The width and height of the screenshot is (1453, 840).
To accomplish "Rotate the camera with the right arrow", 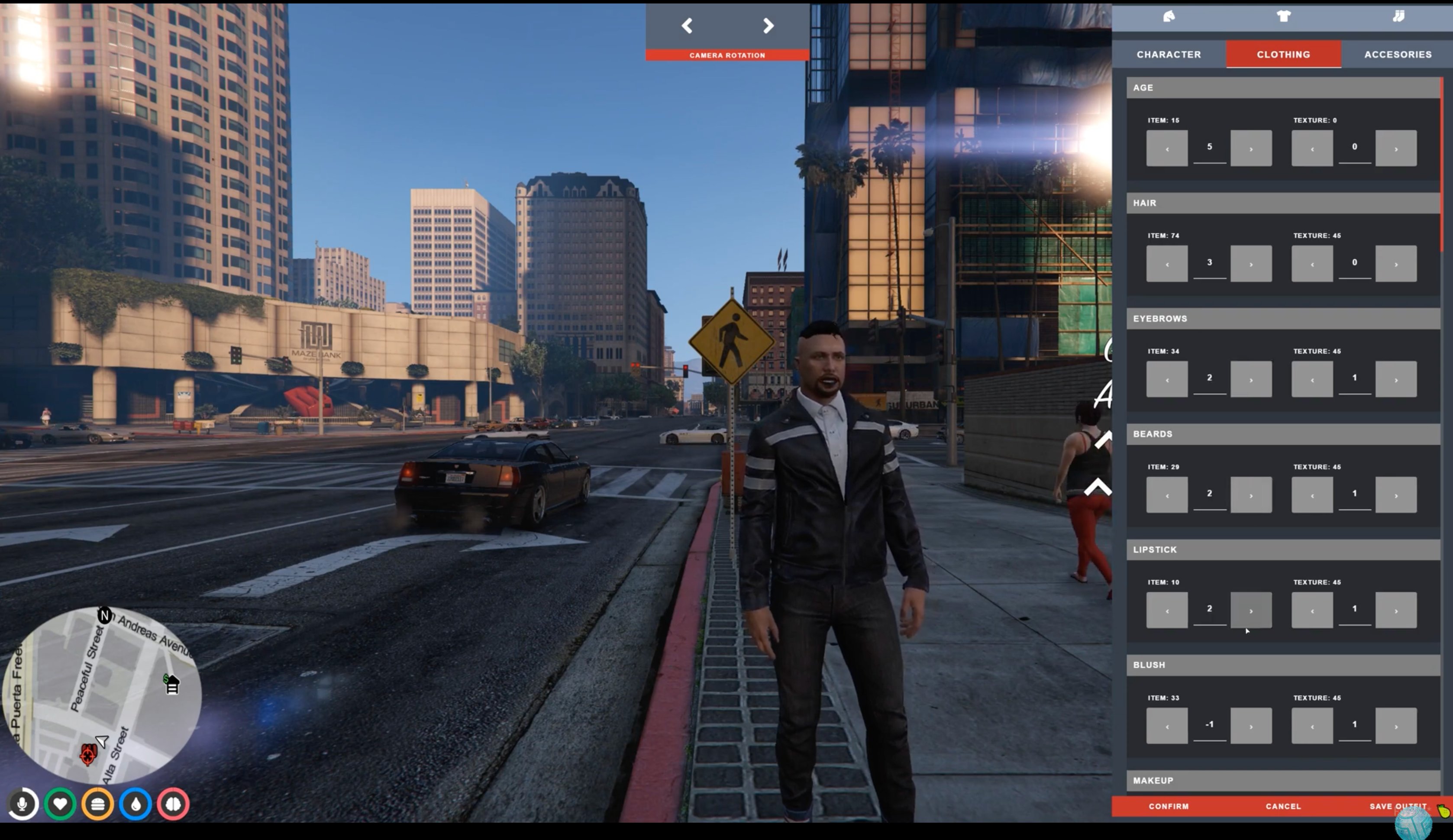I will [x=768, y=26].
